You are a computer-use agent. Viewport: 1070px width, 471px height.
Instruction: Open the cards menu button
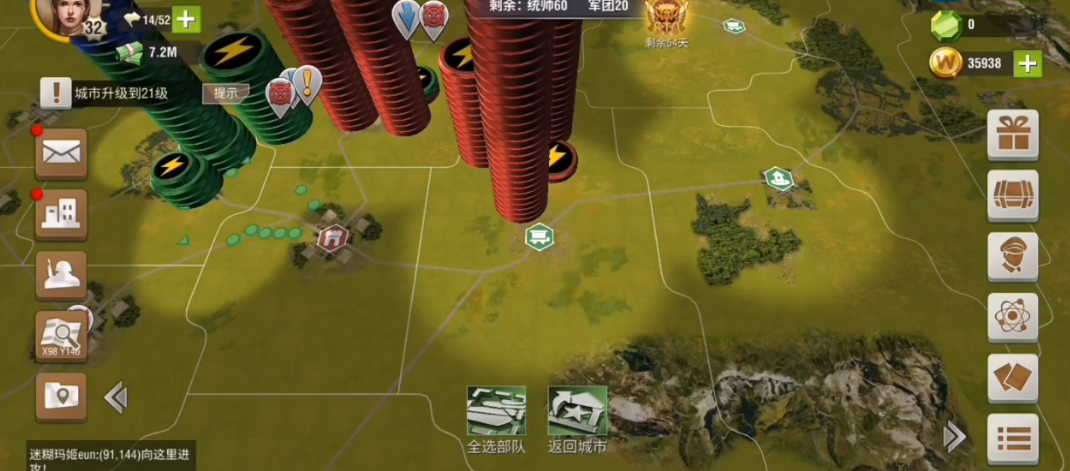pyautogui.click(x=1012, y=378)
